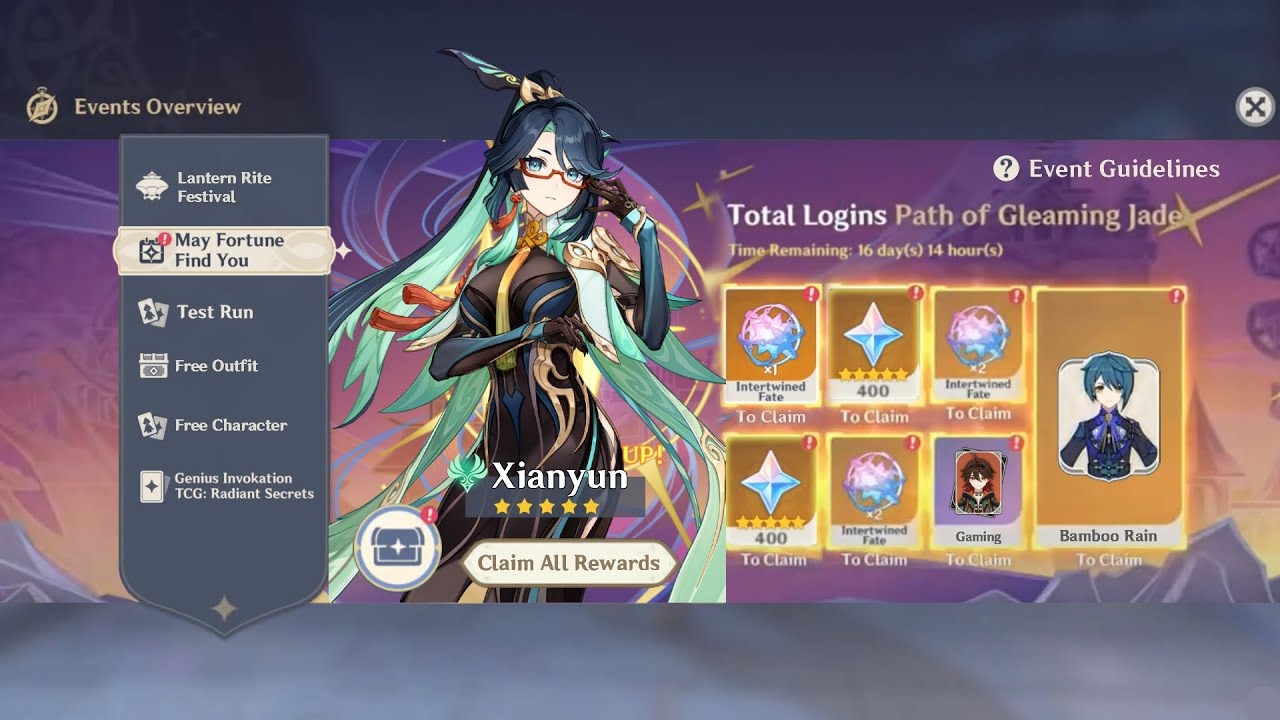The width and height of the screenshot is (1280, 720).
Task: Open the Lantern Rite Festival event
Action: [x=224, y=187]
